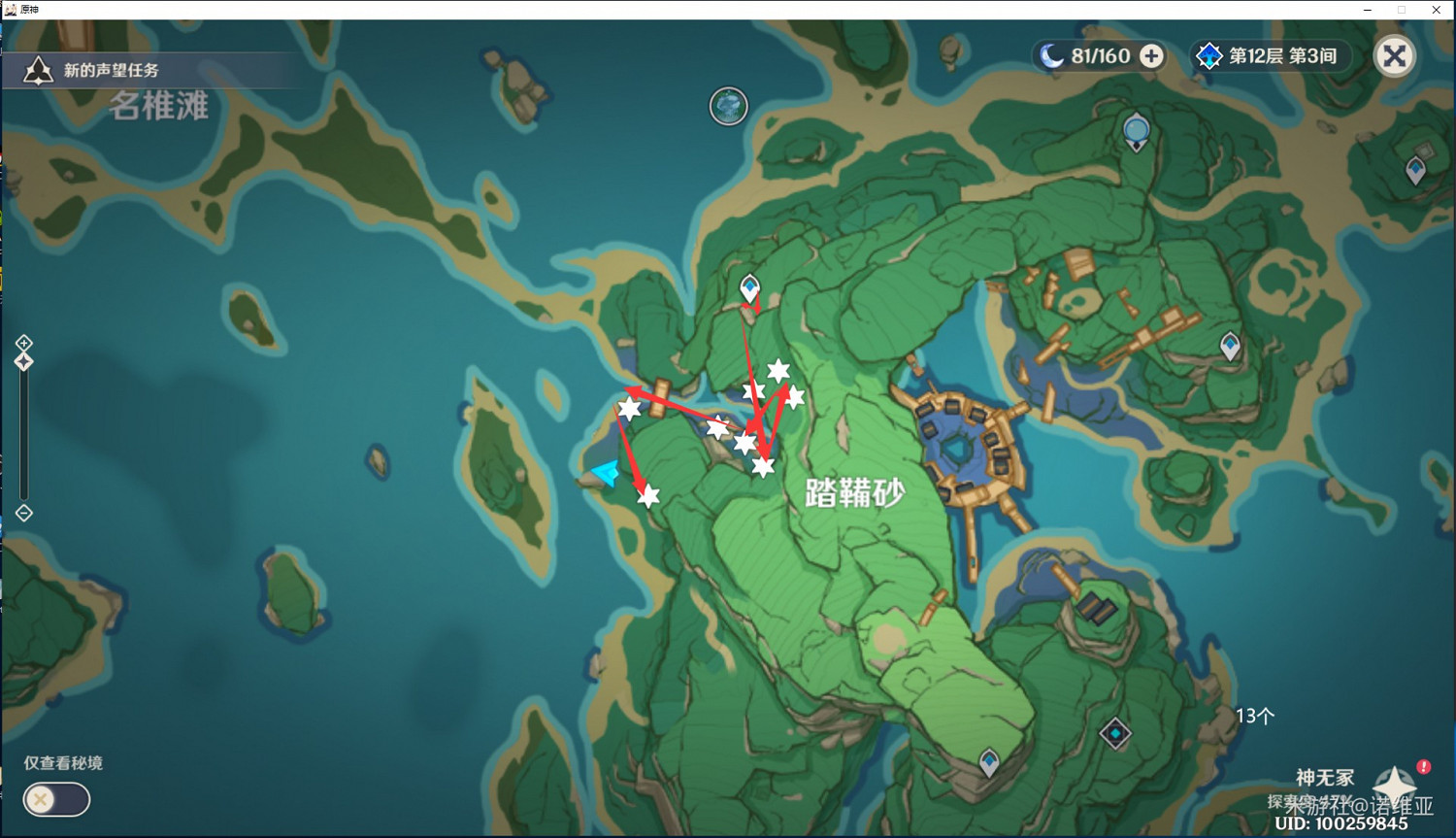Toggle the 仅查看秘境 switch
This screenshot has width=1456, height=838.
pos(55,799)
